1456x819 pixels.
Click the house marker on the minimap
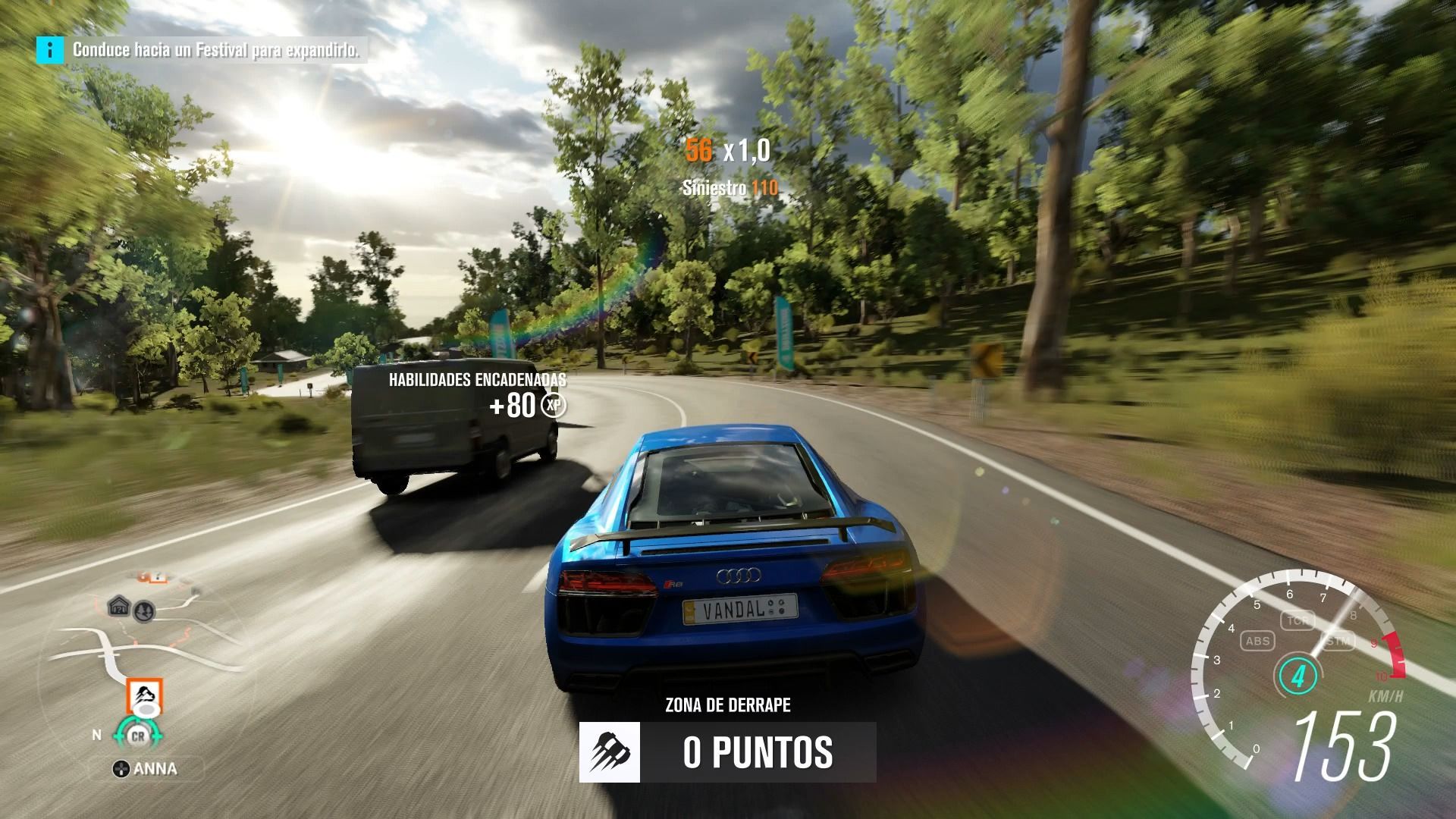tap(118, 606)
